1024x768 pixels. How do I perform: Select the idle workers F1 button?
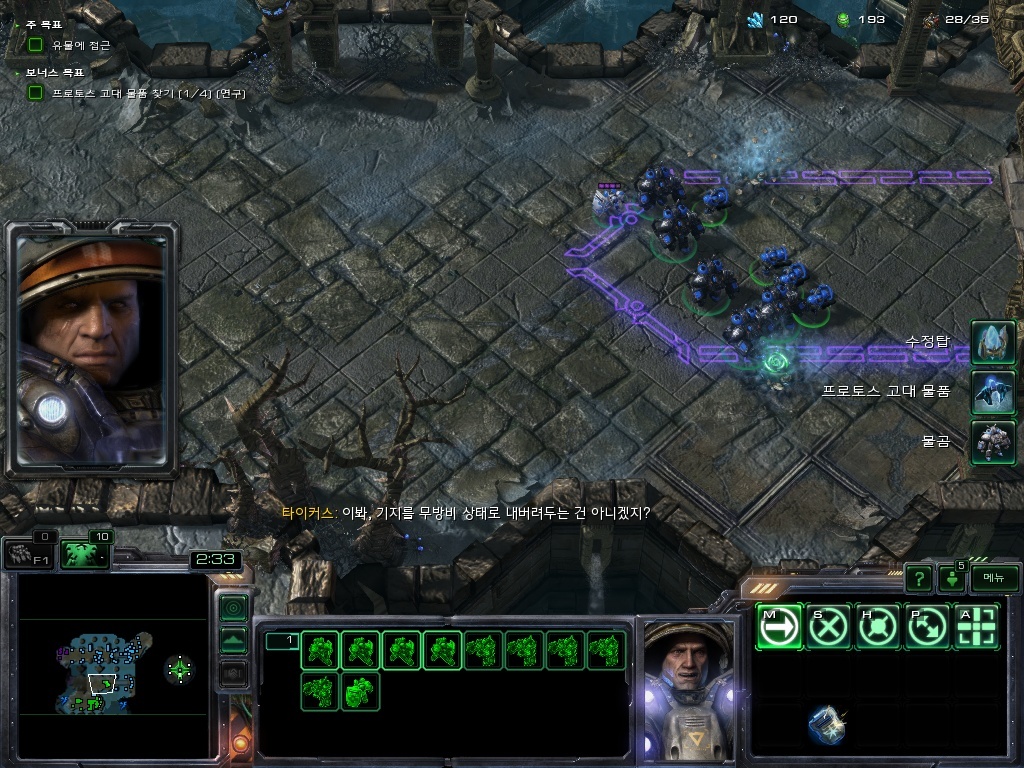click(28, 554)
